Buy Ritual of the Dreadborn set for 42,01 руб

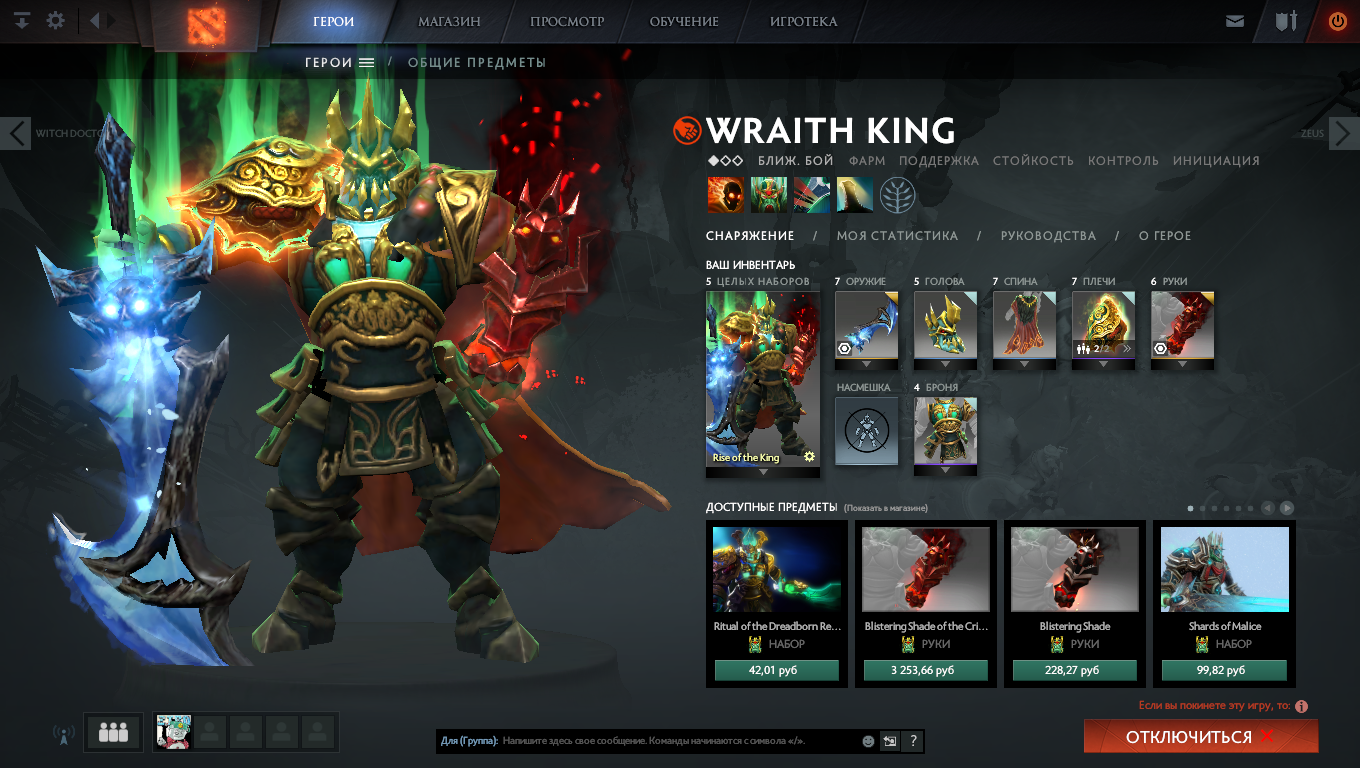pos(776,670)
